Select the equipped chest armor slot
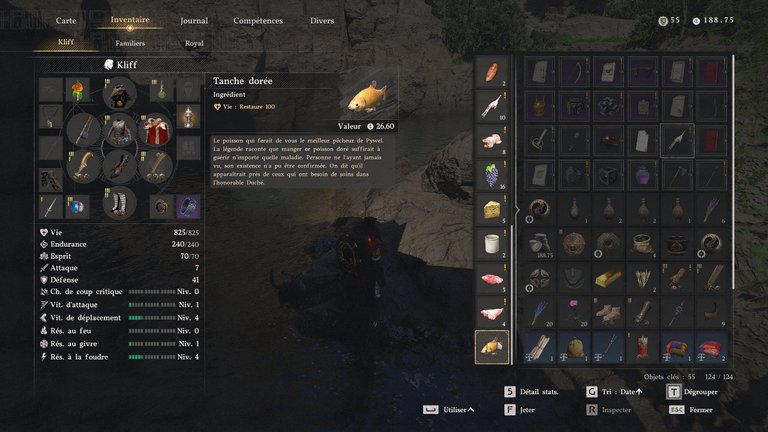Image resolution: width=768 pixels, height=432 pixels. 120,130
